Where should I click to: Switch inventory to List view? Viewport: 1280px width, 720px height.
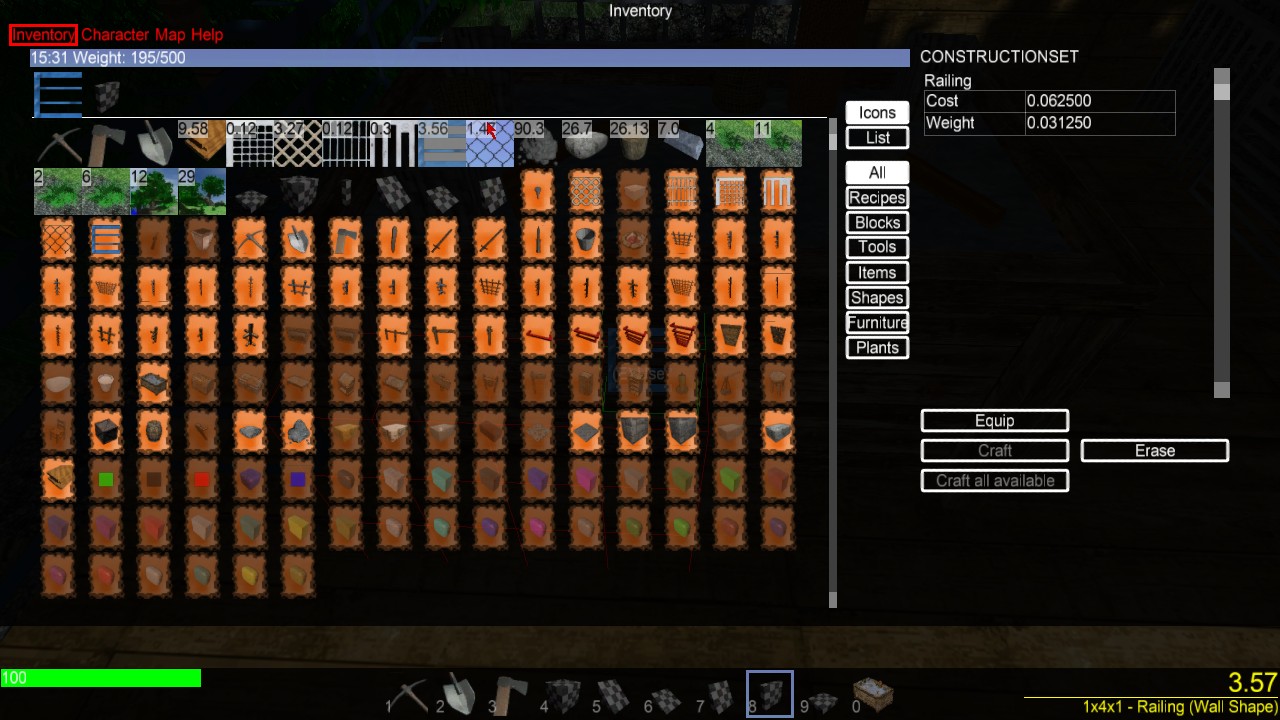coord(876,138)
